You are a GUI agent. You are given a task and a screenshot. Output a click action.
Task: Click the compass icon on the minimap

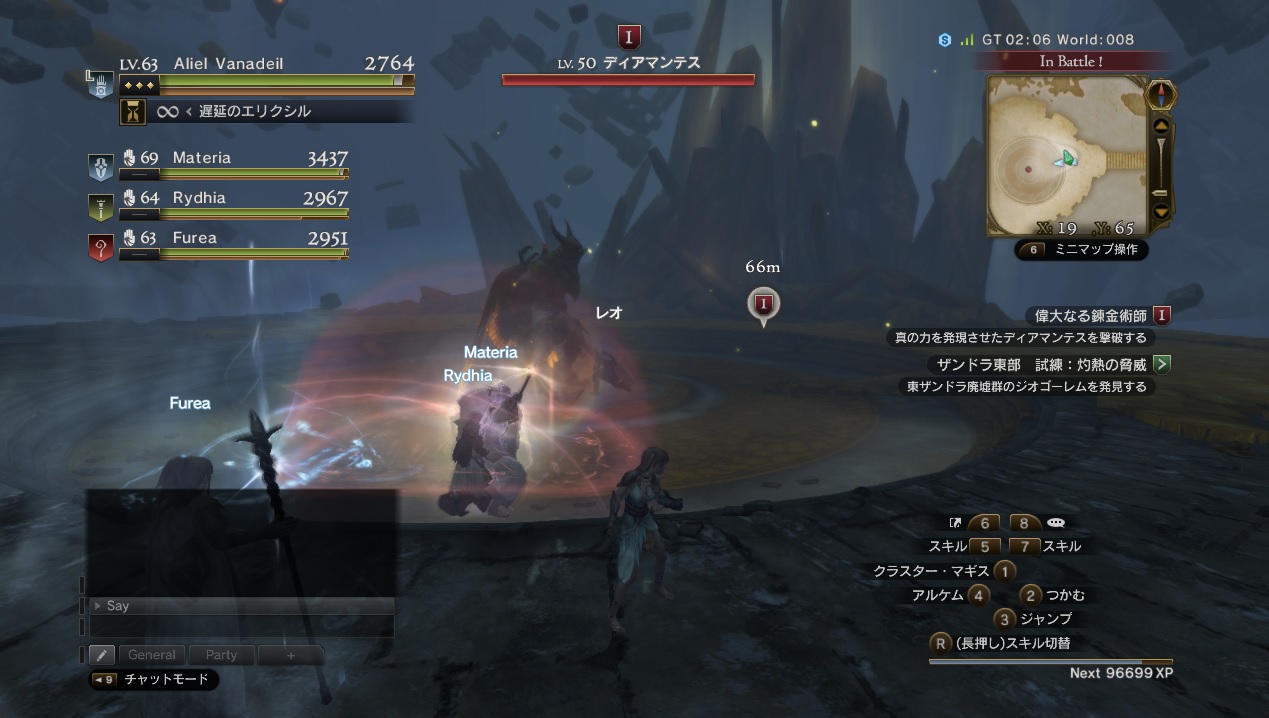(x=1161, y=96)
